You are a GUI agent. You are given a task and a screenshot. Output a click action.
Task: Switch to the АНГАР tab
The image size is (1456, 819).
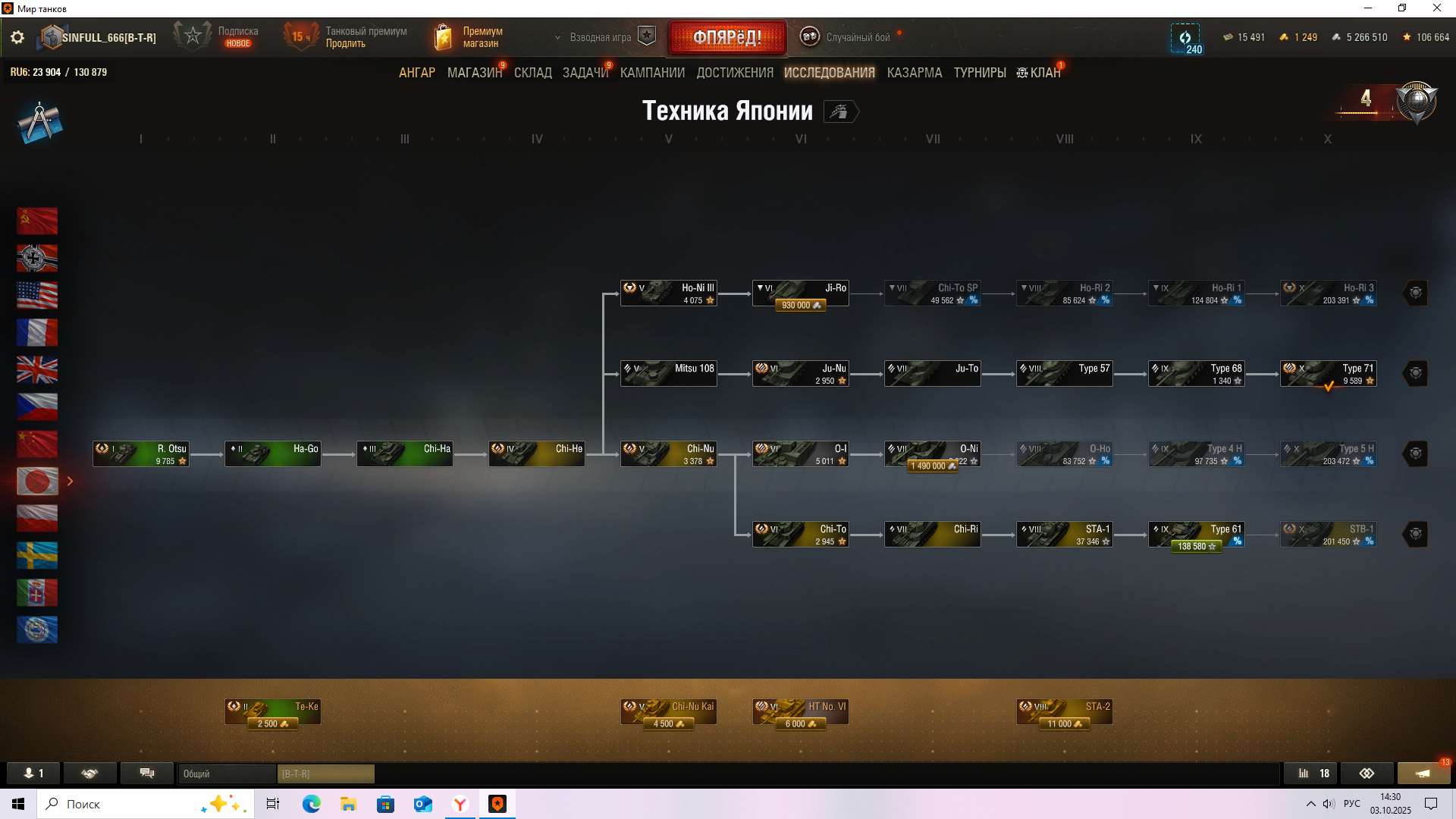(x=417, y=73)
